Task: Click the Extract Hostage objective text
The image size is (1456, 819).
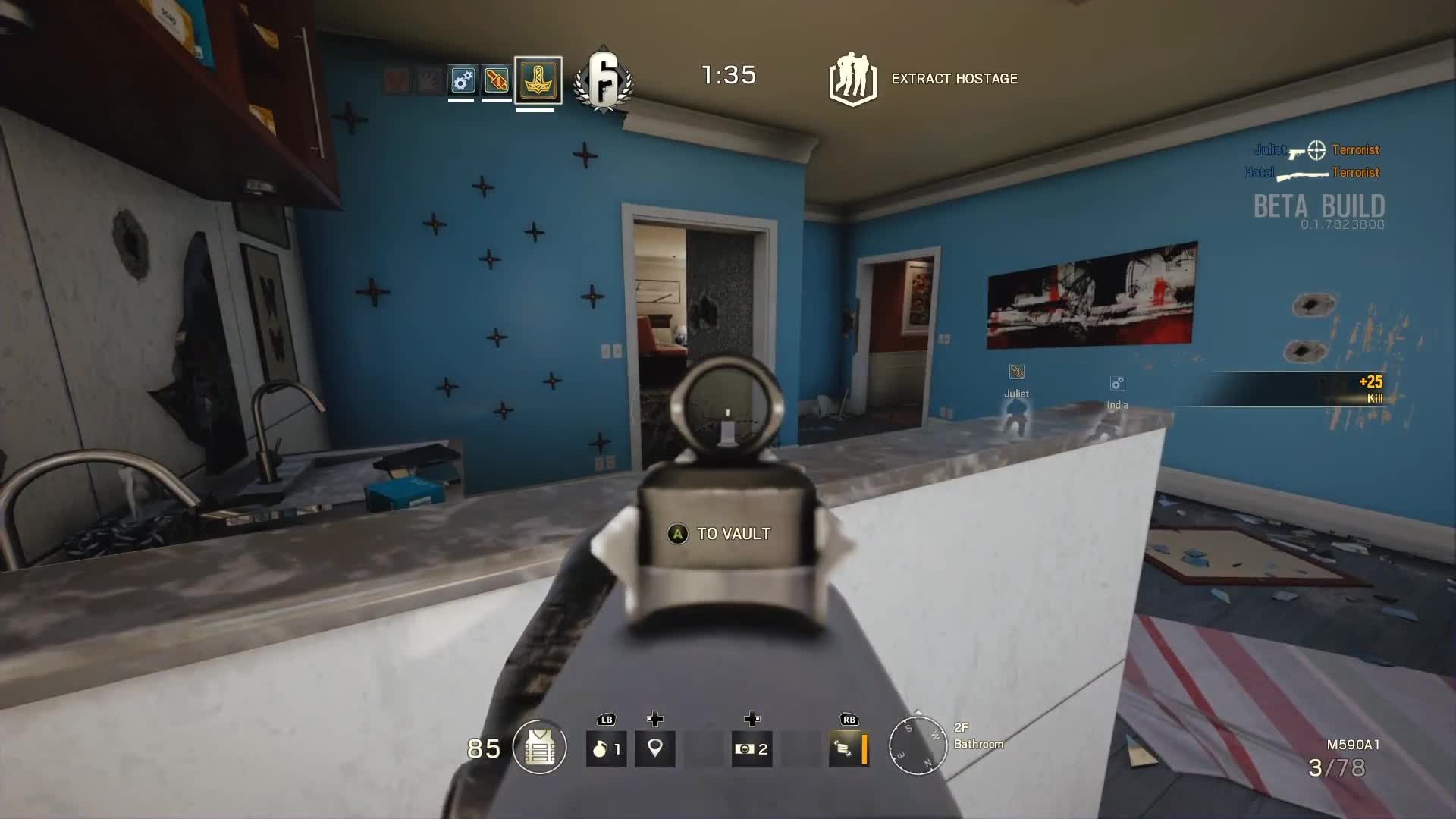Action: pyautogui.click(x=953, y=78)
